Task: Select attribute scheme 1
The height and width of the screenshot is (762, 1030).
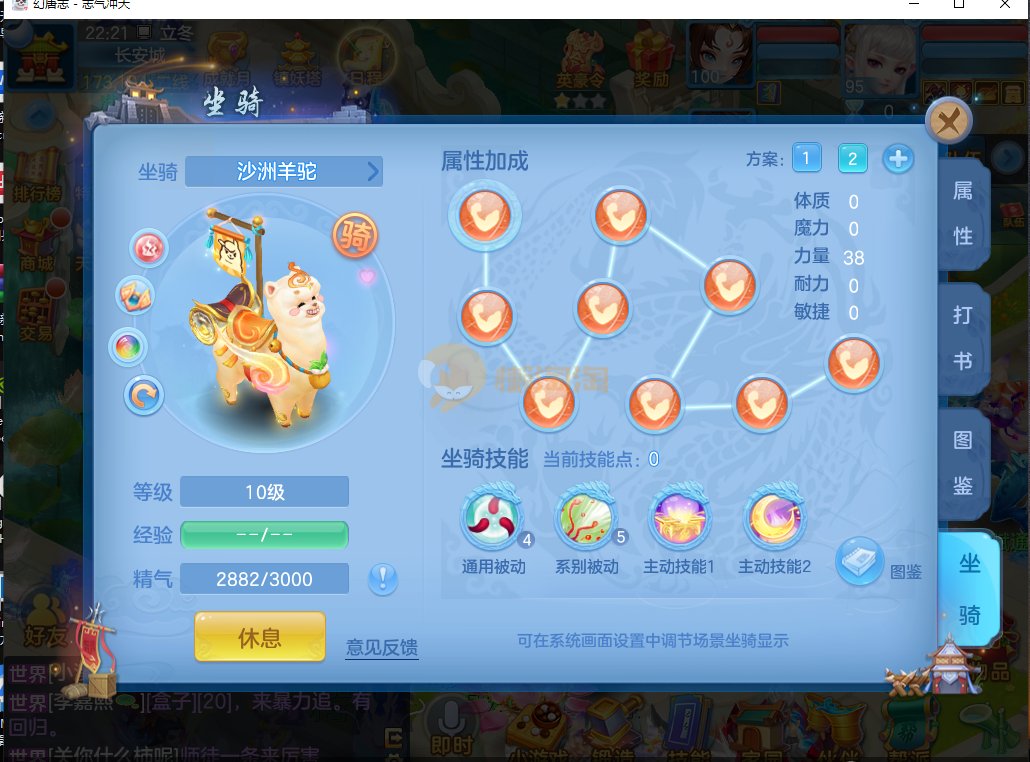Action: 807,158
